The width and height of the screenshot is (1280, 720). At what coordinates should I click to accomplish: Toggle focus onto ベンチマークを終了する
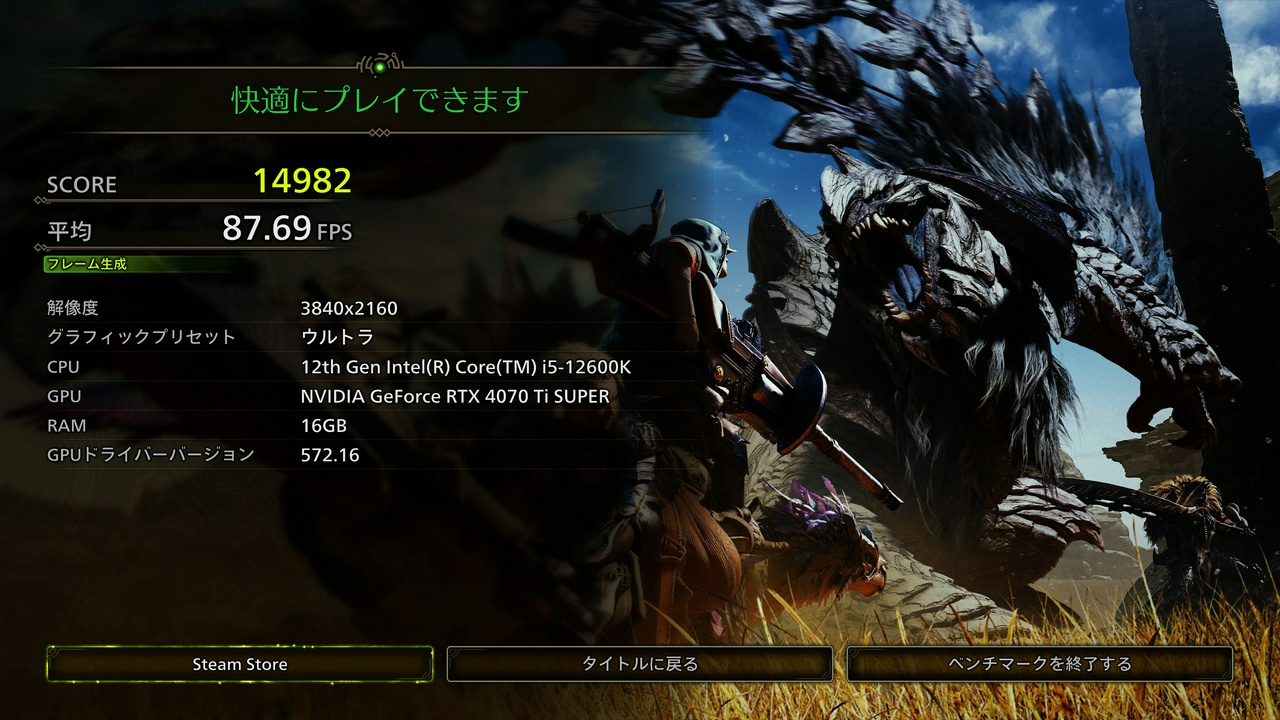pyautogui.click(x=1040, y=662)
